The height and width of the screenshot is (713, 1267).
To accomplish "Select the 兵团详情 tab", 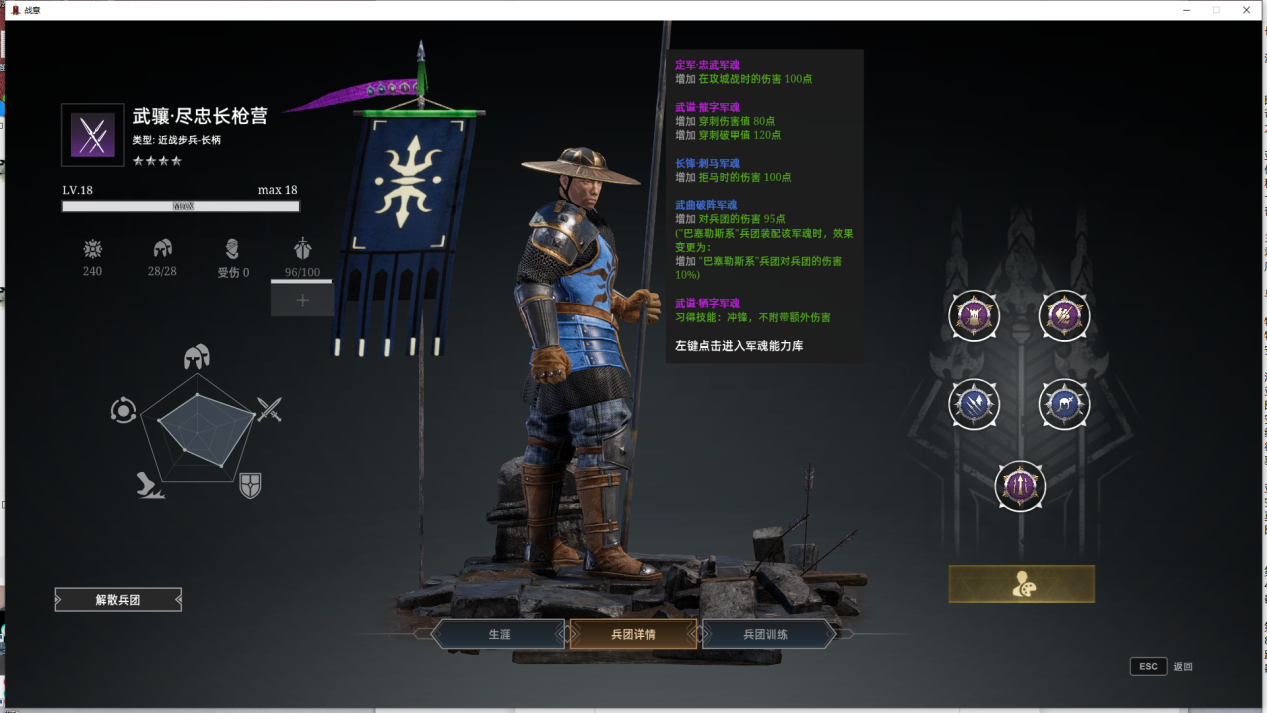I will 633,634.
